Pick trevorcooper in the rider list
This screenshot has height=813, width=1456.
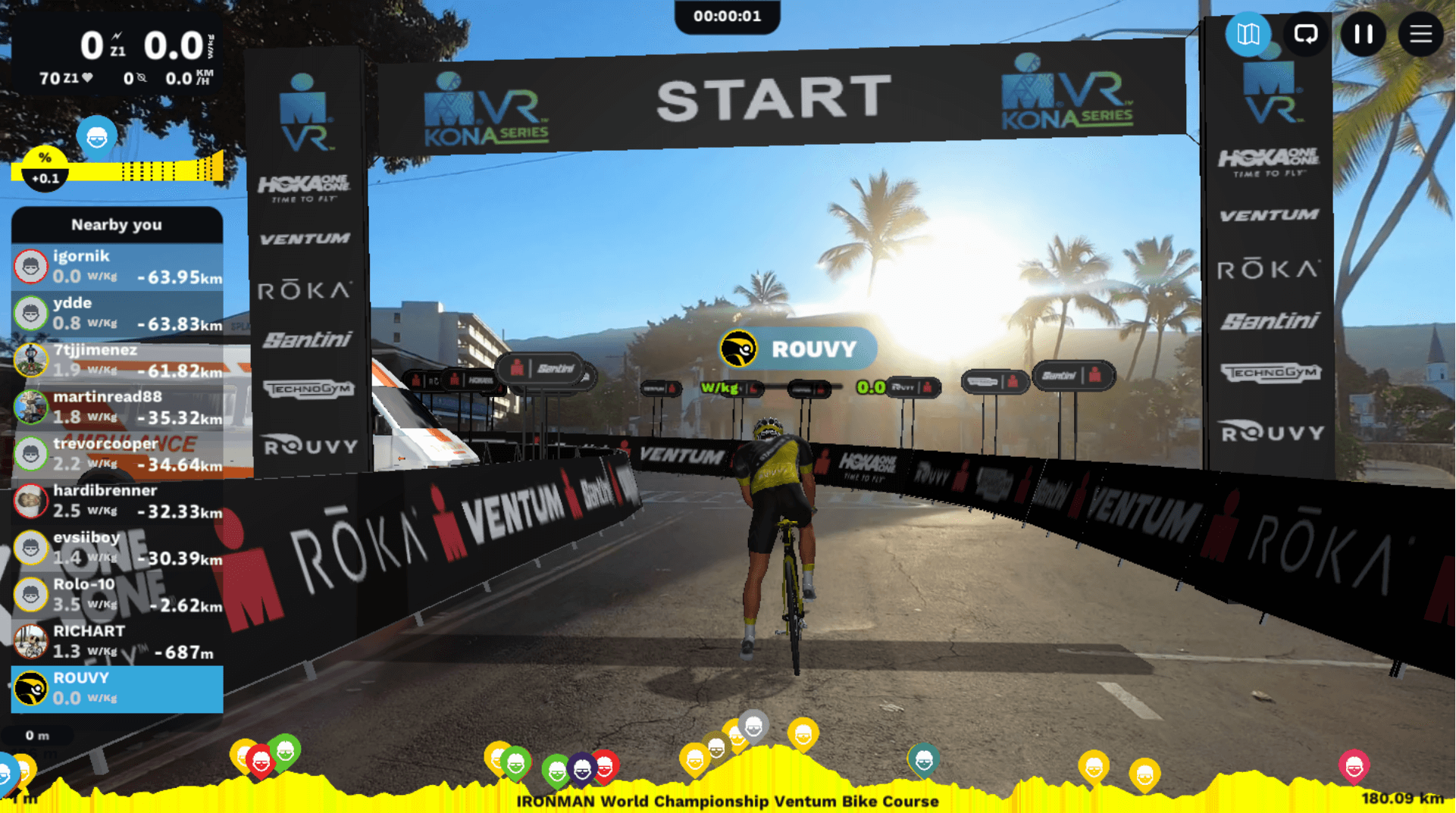click(117, 454)
